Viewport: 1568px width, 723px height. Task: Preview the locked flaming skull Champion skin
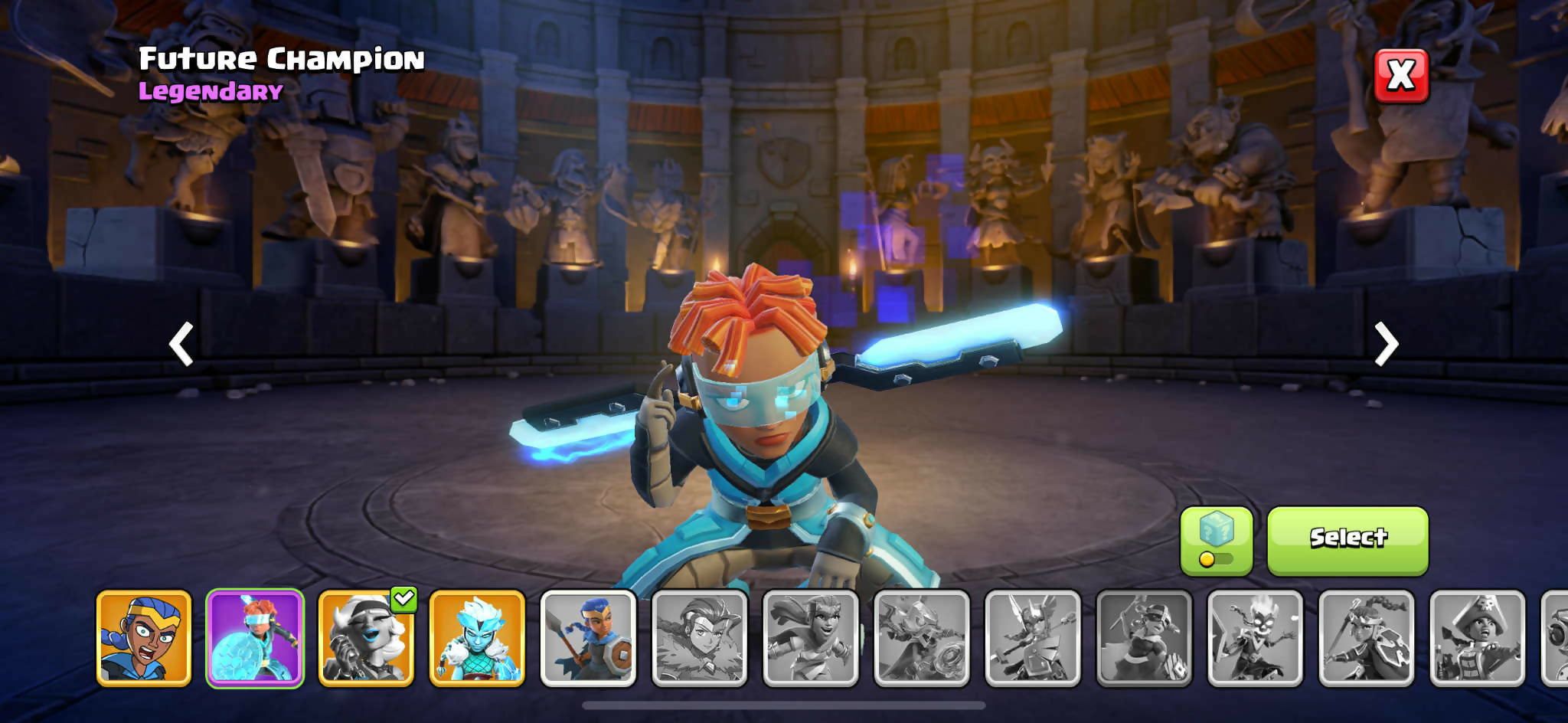click(x=1255, y=638)
